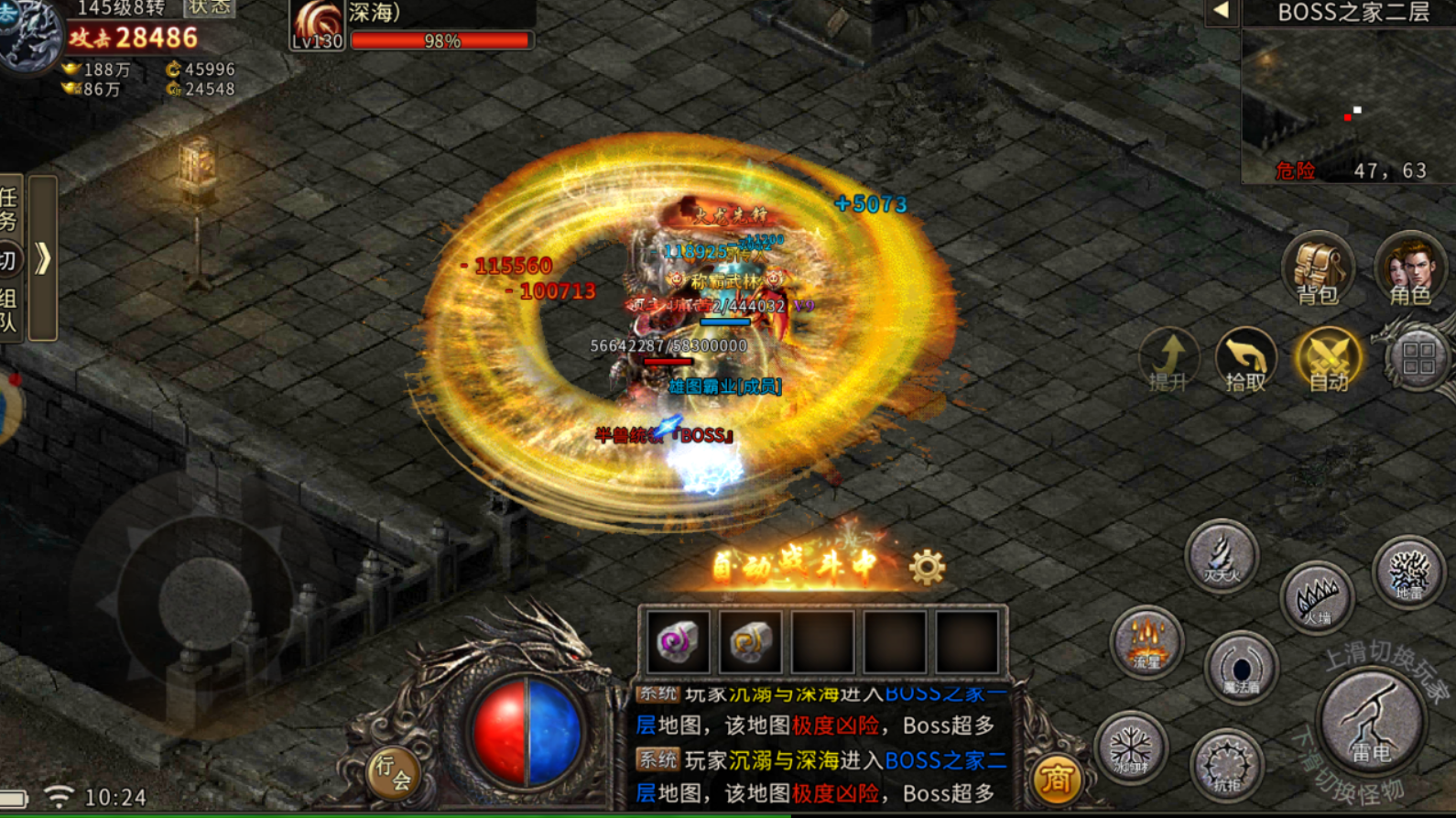Use the 抗拒 repel skill
Image resolution: width=1456 pixels, height=818 pixels.
click(1227, 764)
